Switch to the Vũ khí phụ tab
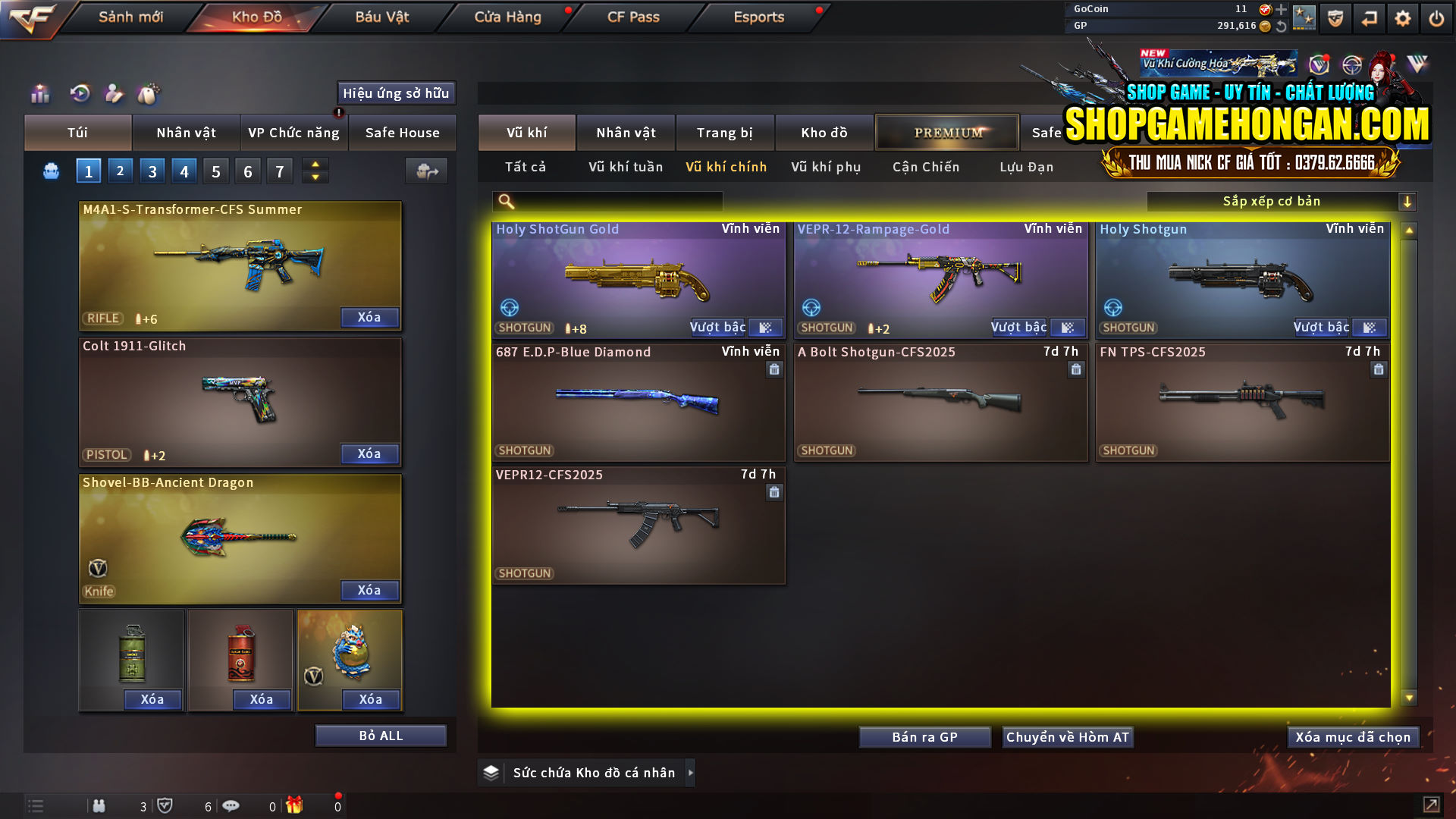Image resolution: width=1456 pixels, height=819 pixels. [x=826, y=167]
